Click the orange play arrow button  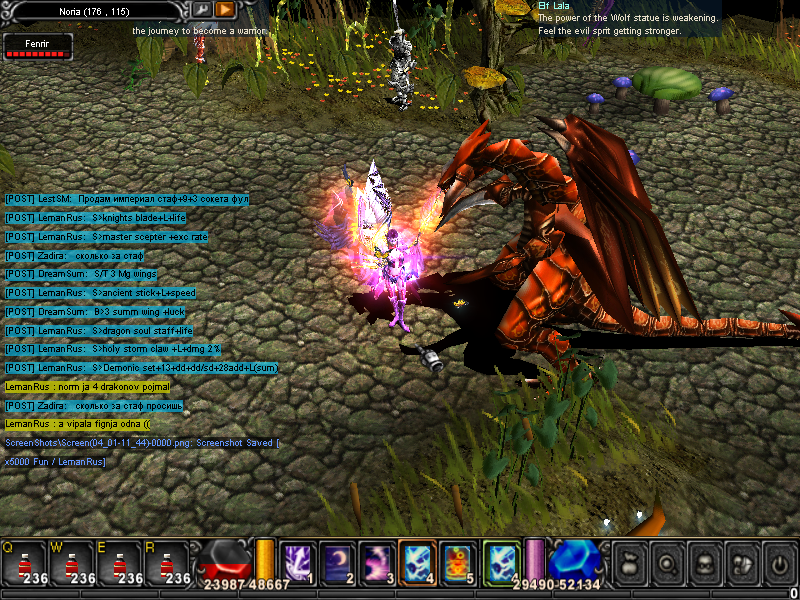[225, 9]
